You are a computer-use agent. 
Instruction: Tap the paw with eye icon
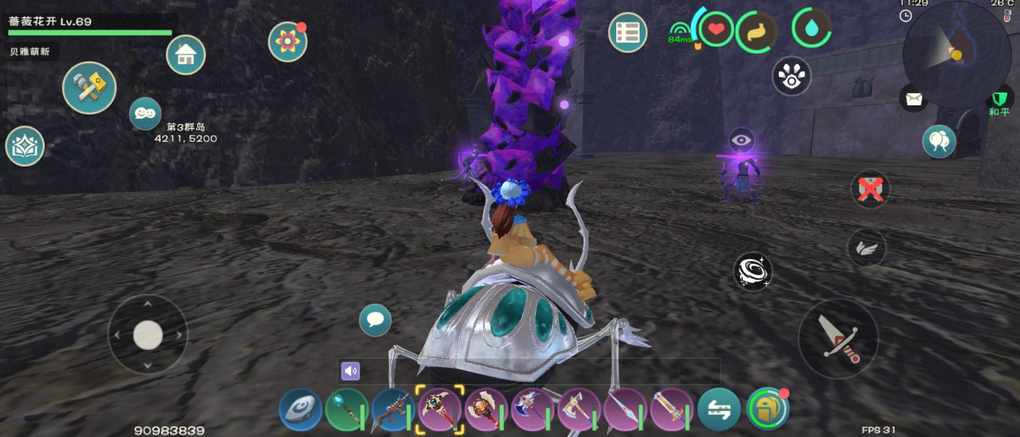pos(791,76)
